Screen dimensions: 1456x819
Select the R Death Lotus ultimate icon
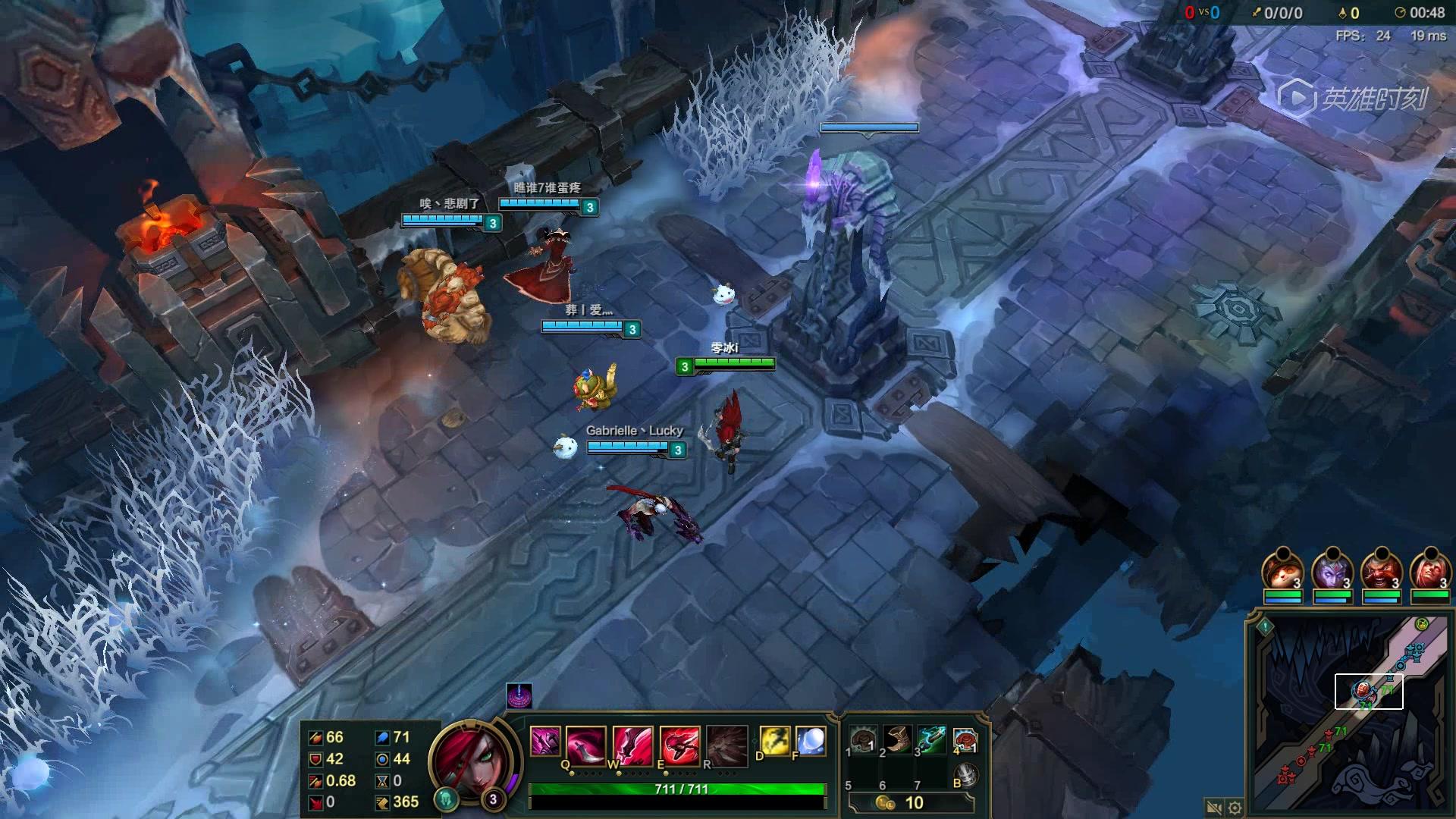[726, 743]
